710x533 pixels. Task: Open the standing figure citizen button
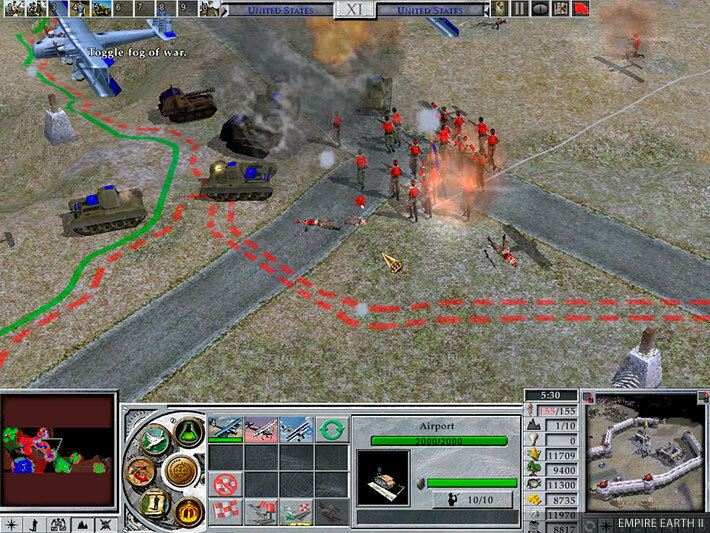pos(156,501)
